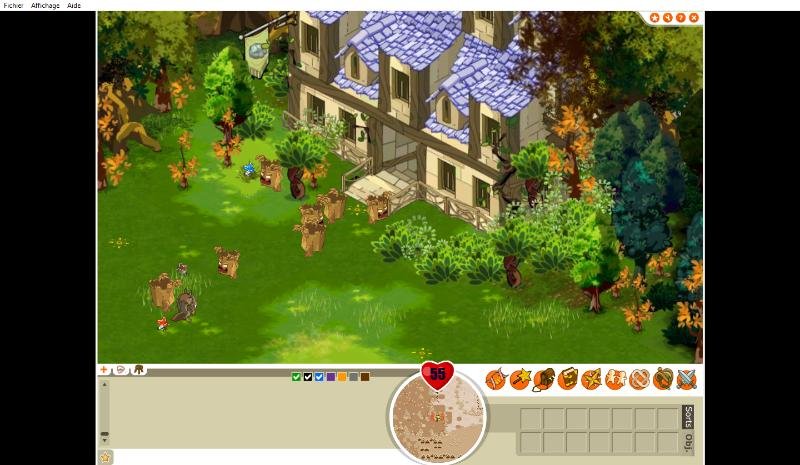Toggle the green chat channel checkbox
800x465 pixels.
pos(296,377)
